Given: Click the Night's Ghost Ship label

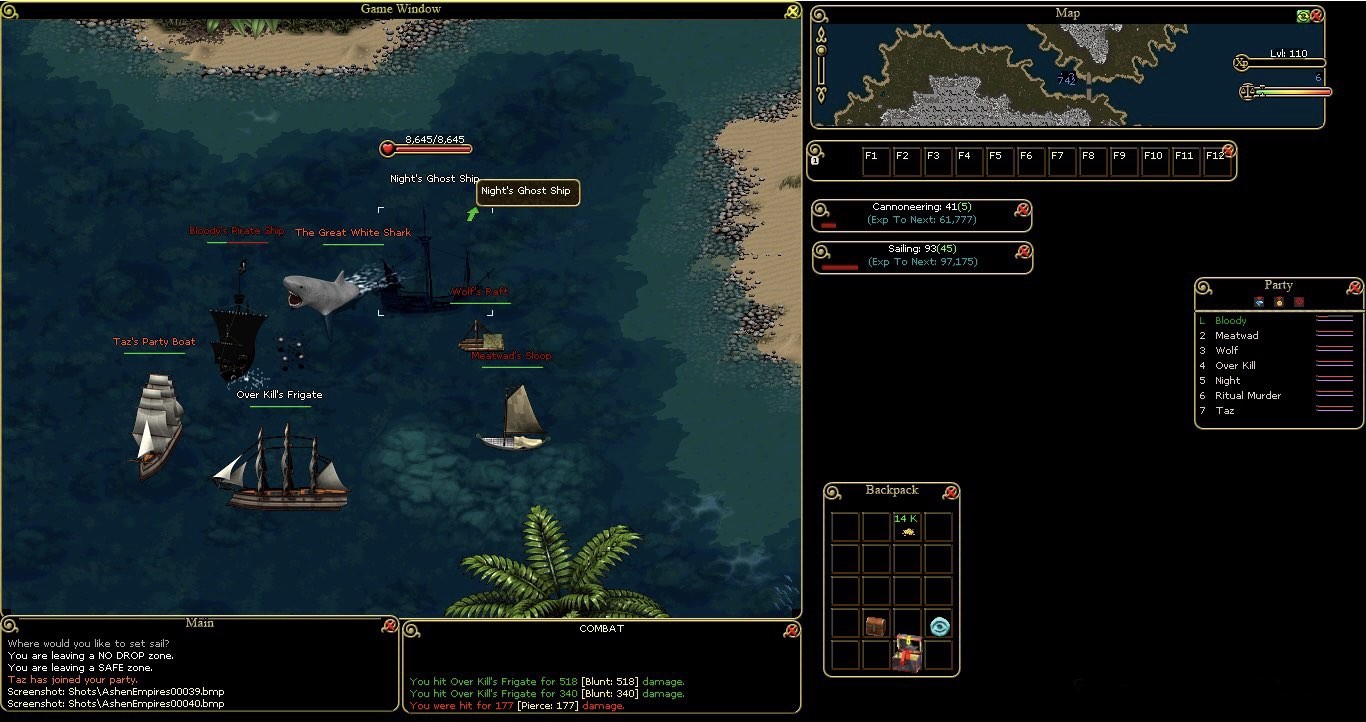Looking at the screenshot, I should pyautogui.click(x=434, y=178).
